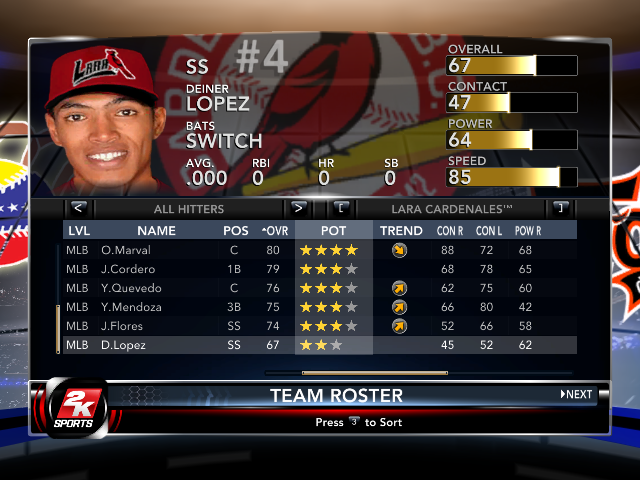Sort roster by OVR column
640x480 pixels.
click(274, 231)
